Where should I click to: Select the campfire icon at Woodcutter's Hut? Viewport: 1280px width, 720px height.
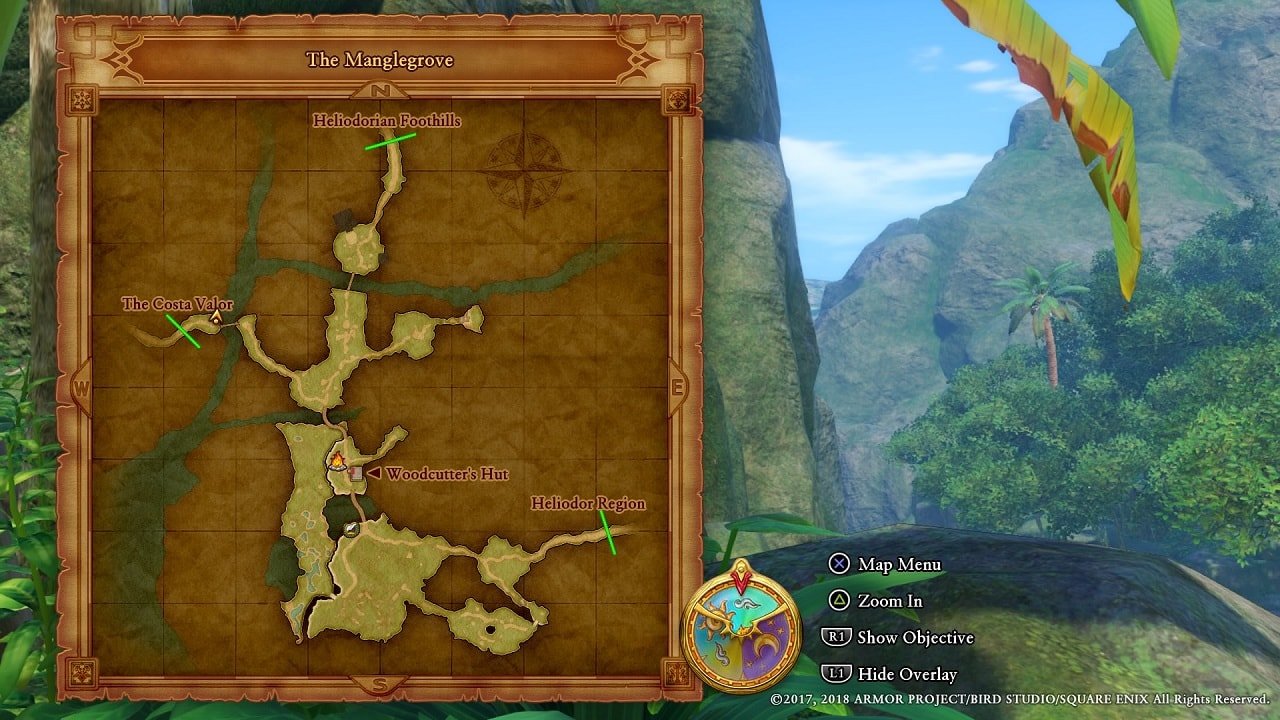coord(338,463)
